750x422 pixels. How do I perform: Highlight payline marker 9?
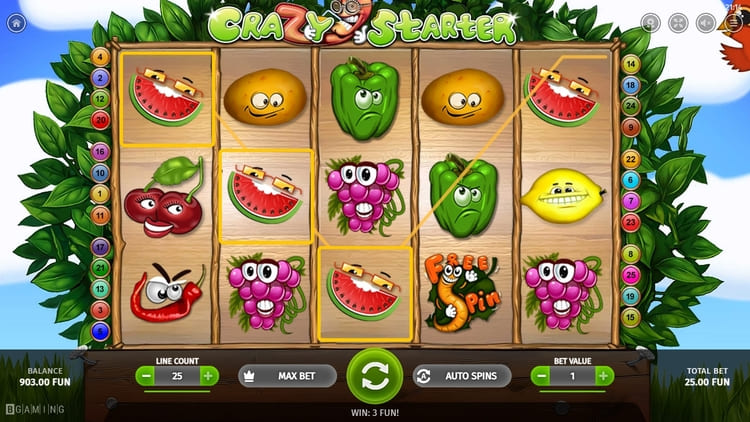(x=631, y=128)
